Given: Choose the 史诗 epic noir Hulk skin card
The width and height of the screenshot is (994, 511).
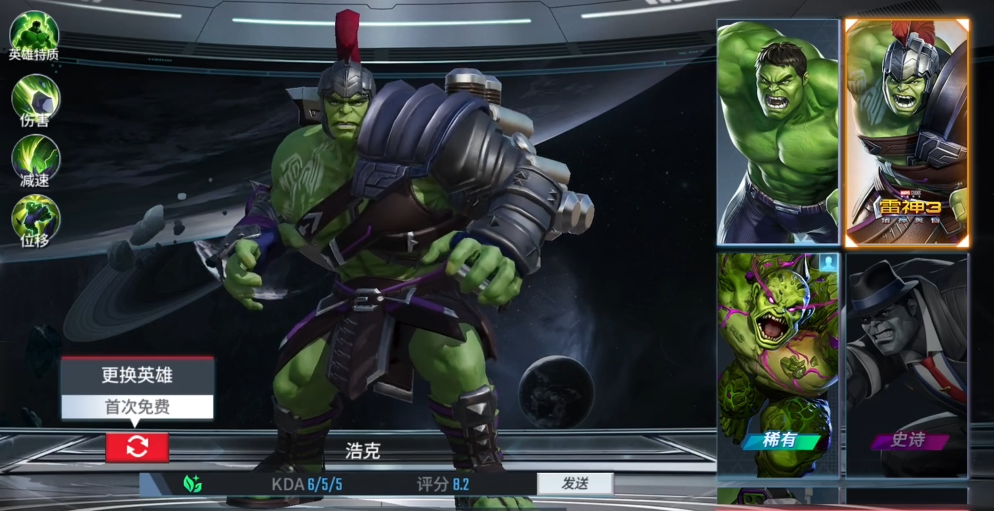Looking at the screenshot, I should click(x=907, y=364).
